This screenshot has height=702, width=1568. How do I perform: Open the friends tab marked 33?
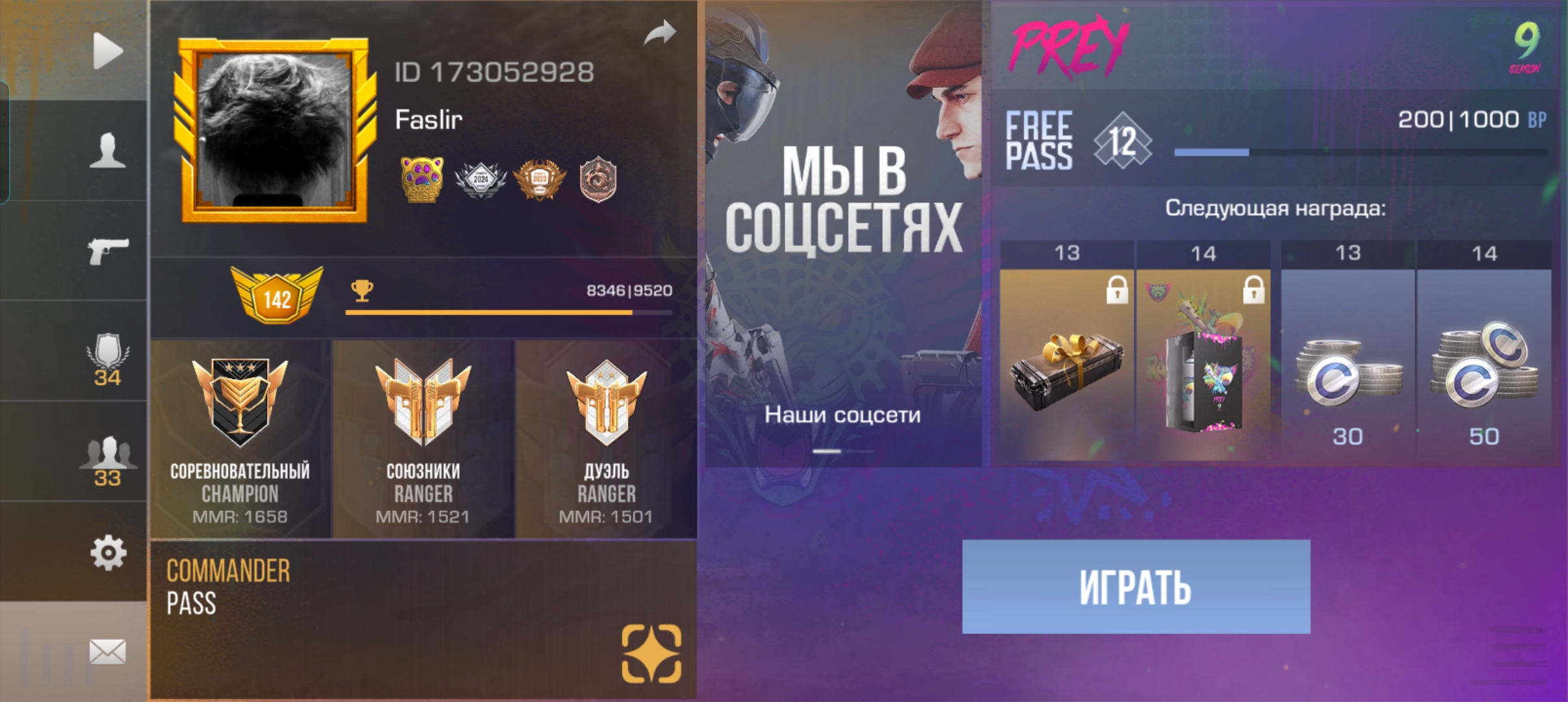[x=107, y=460]
